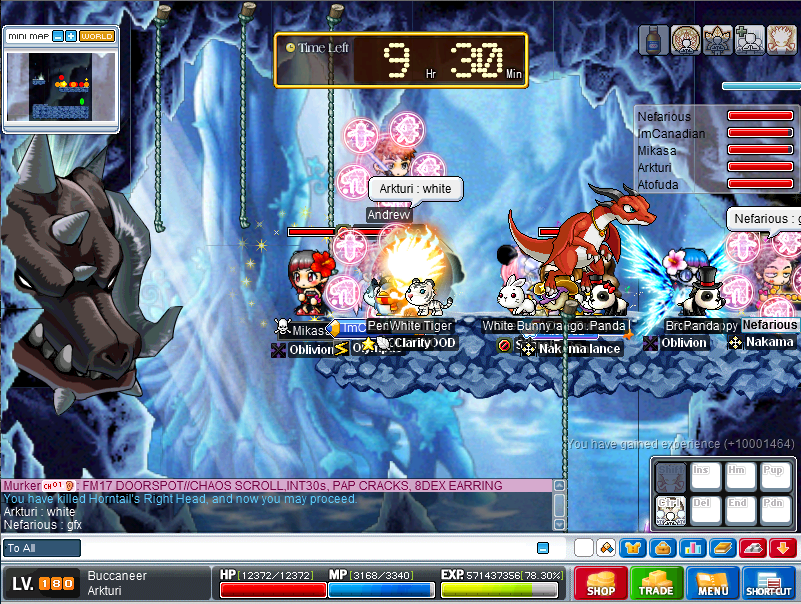Click the green plus party buff icon
801x604 pixels.
(750, 40)
